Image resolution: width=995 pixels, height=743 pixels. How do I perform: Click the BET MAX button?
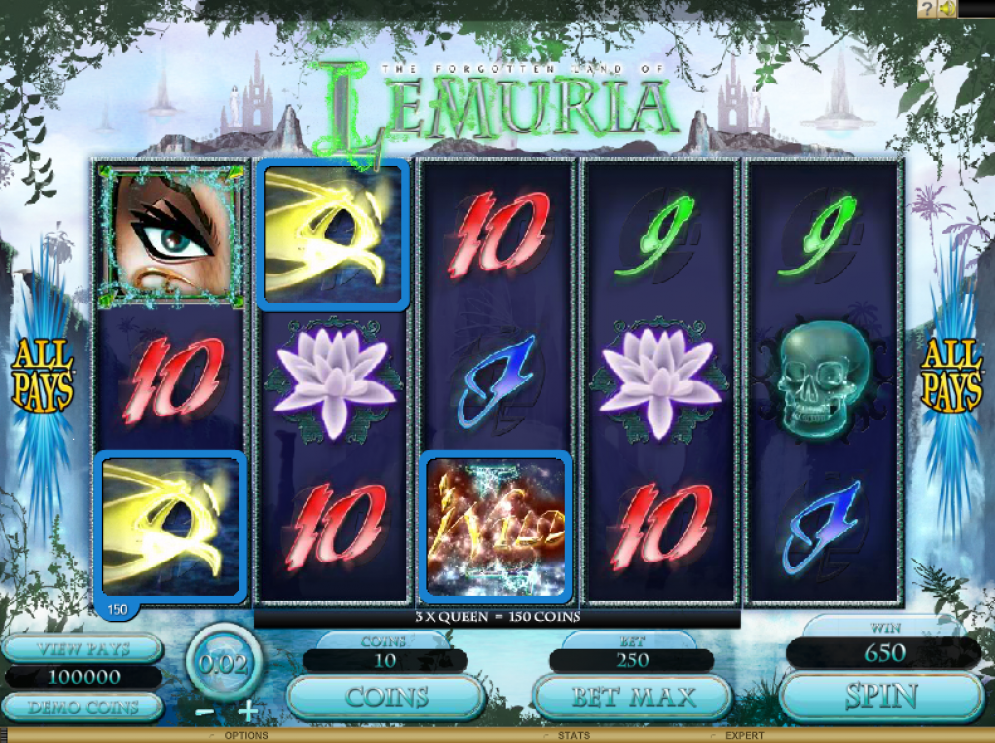pyautogui.click(x=631, y=696)
